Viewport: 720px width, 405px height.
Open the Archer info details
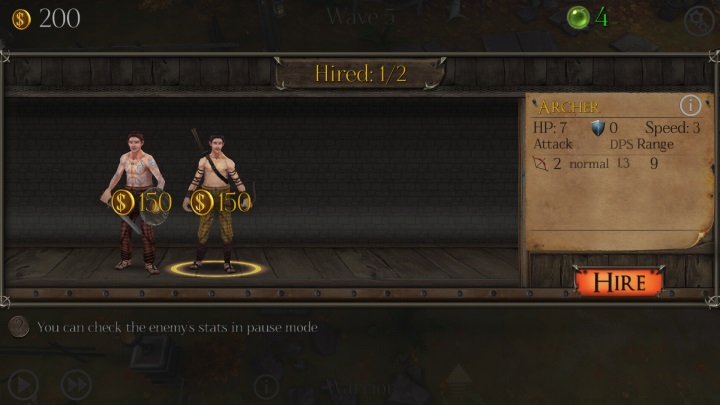tap(690, 105)
